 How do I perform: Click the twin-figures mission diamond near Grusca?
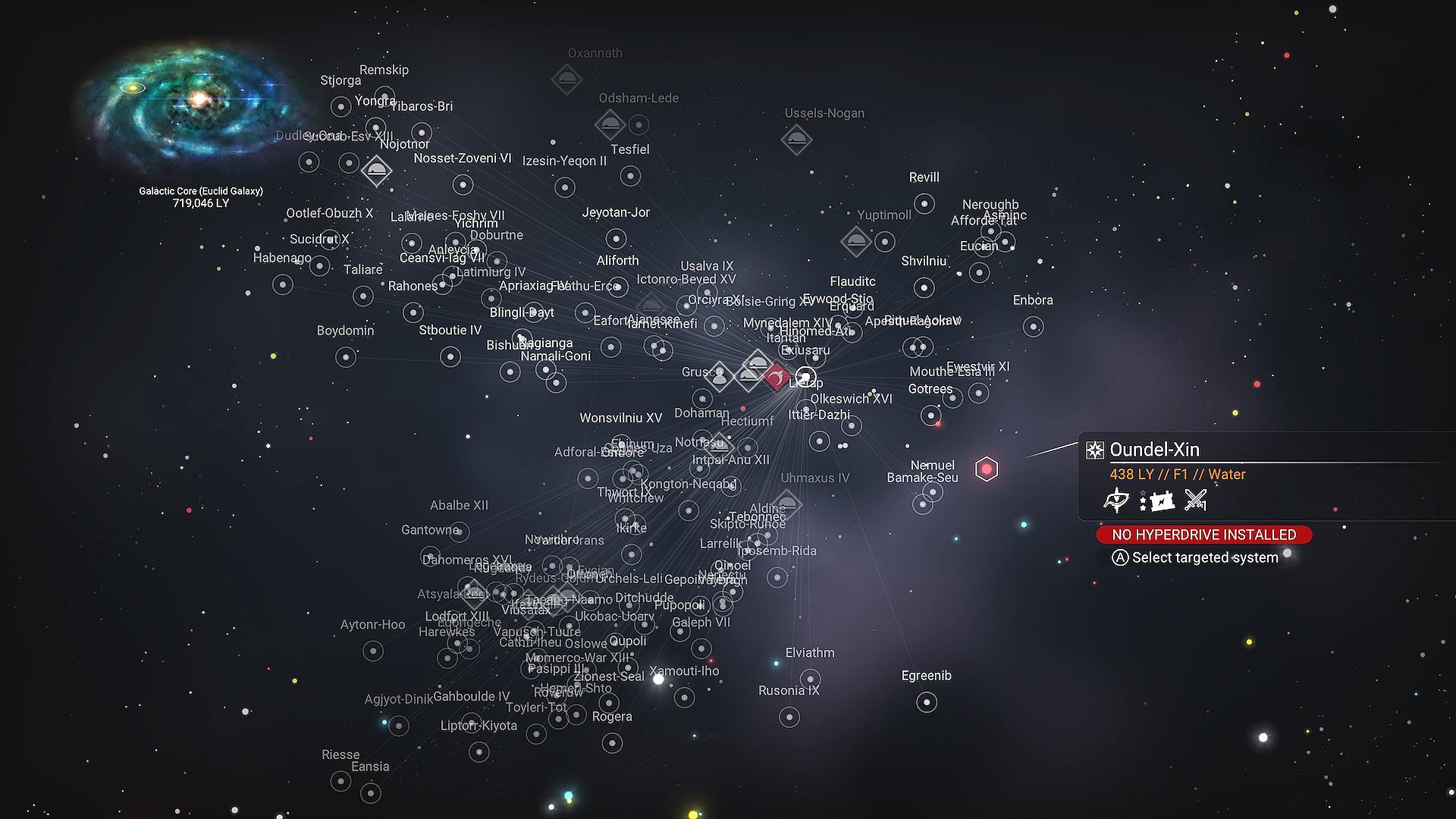click(720, 376)
